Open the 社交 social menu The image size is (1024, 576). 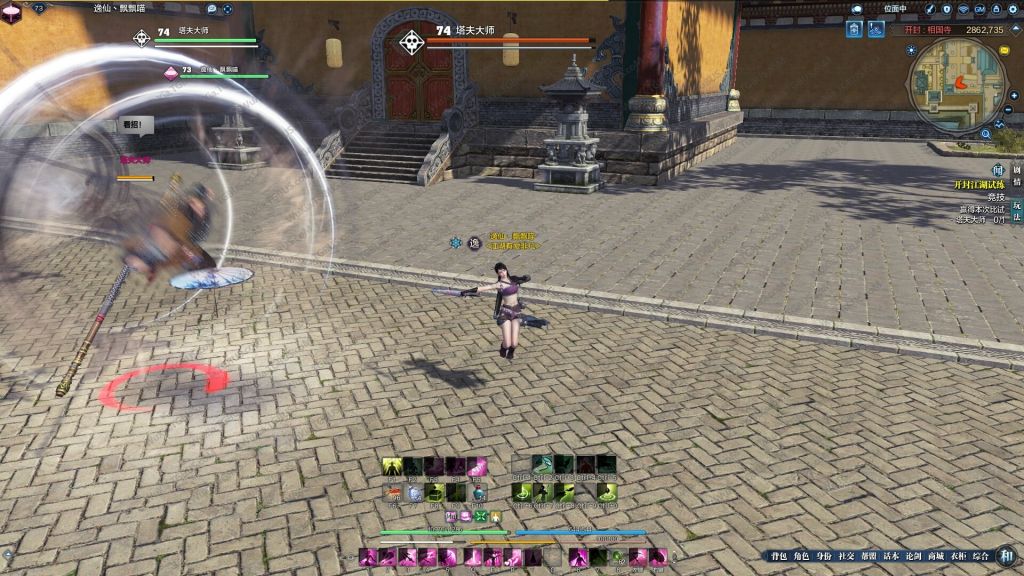pyautogui.click(x=846, y=556)
